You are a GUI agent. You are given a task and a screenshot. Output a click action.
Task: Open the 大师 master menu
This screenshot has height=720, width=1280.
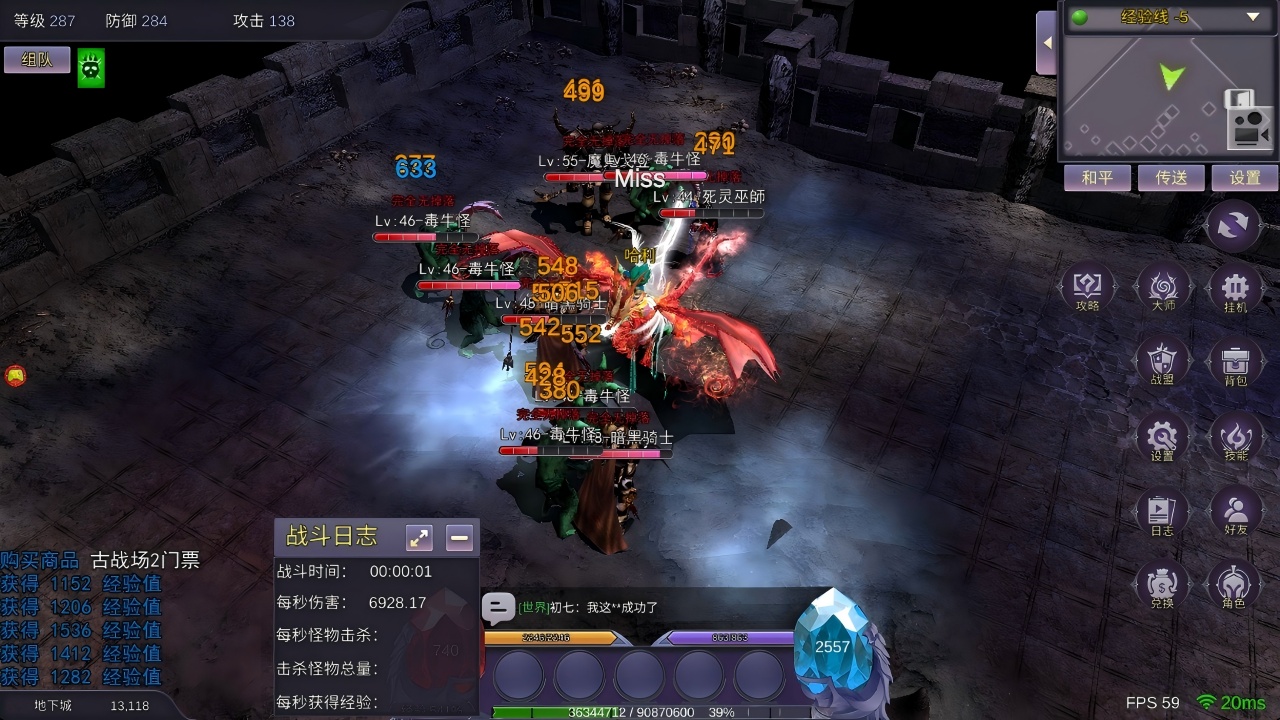[1163, 289]
